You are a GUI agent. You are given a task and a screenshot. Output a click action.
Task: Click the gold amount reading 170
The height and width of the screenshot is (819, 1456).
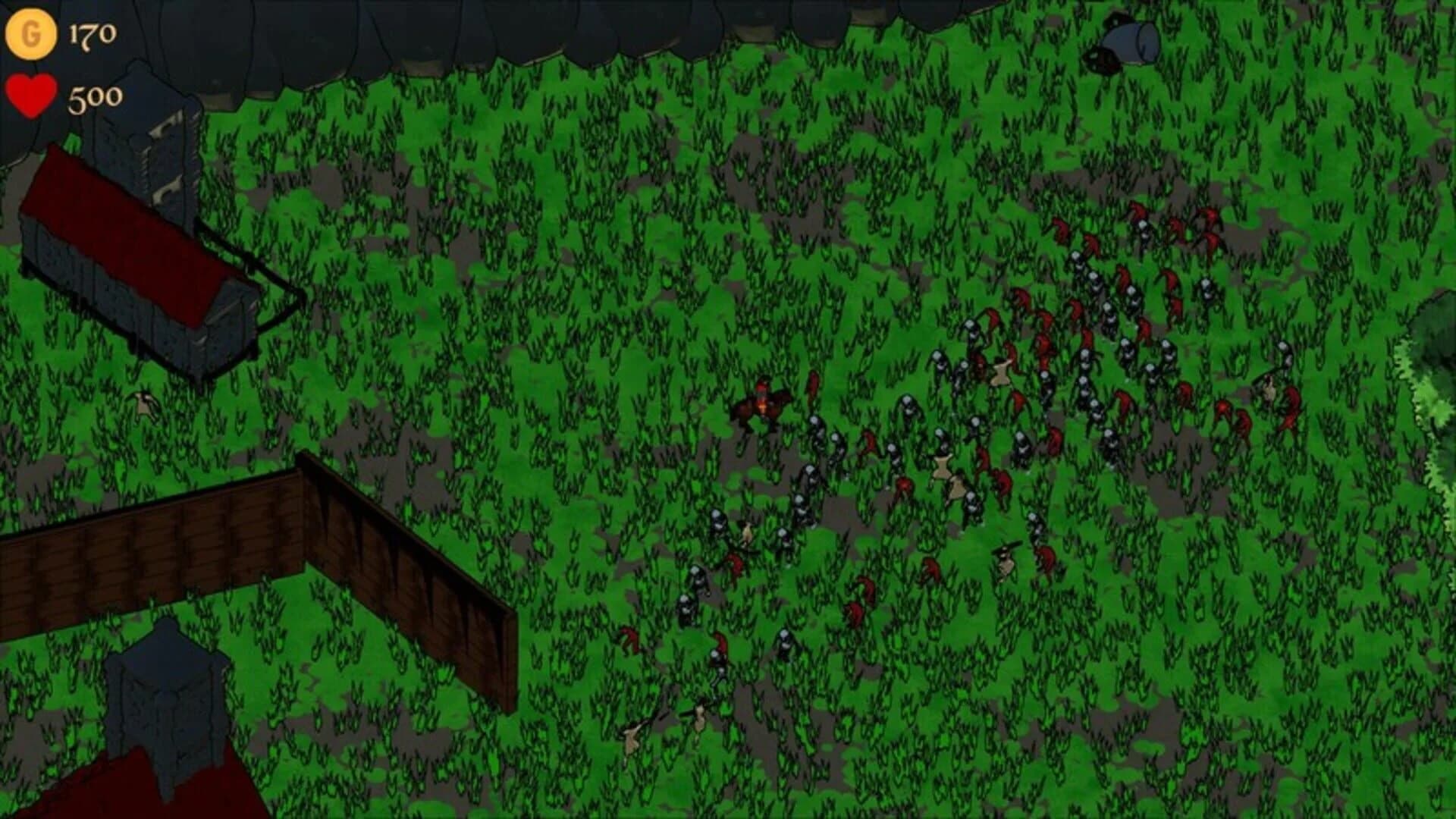pyautogui.click(x=91, y=32)
